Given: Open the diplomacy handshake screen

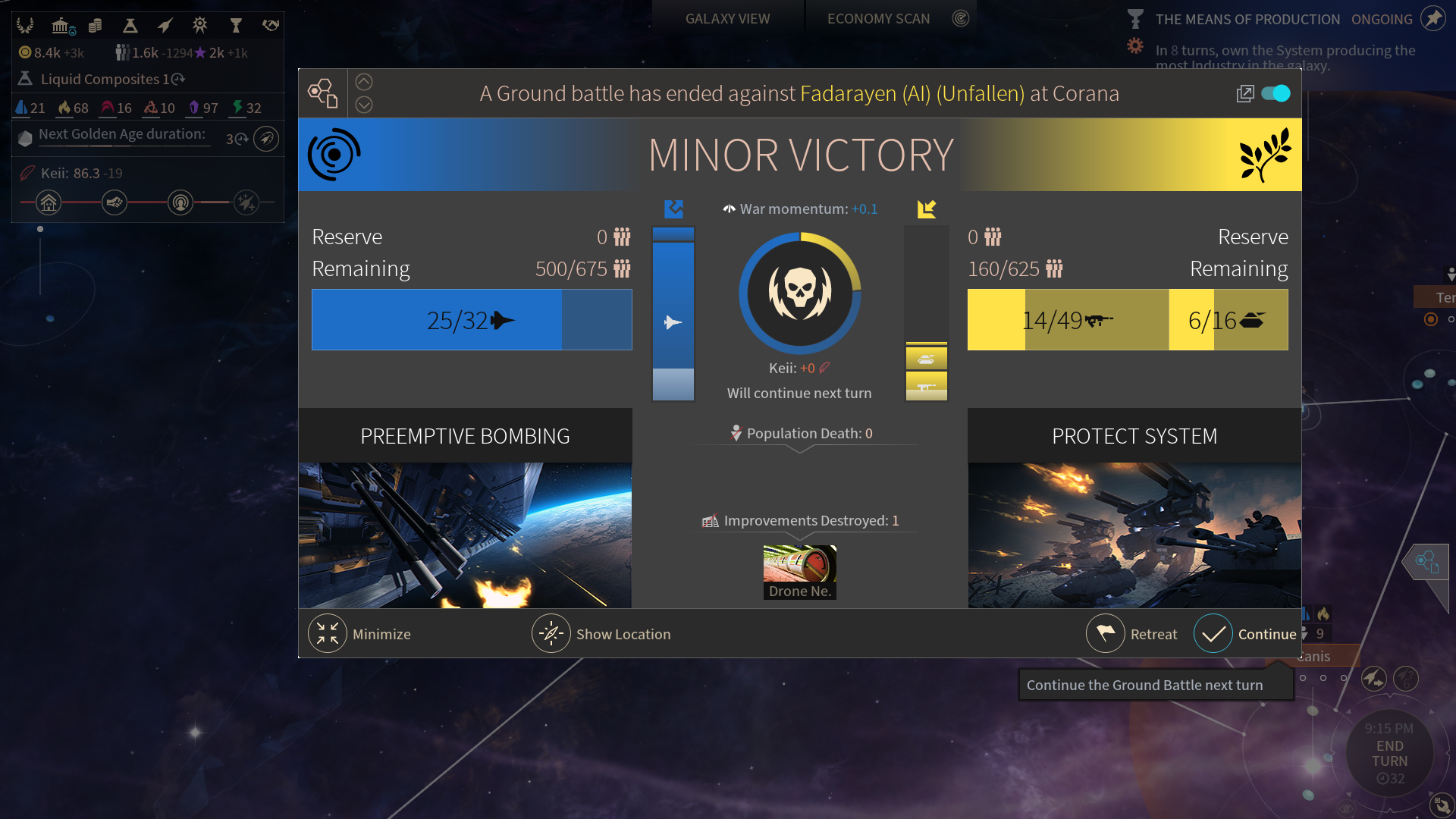Looking at the screenshot, I should point(271,26).
